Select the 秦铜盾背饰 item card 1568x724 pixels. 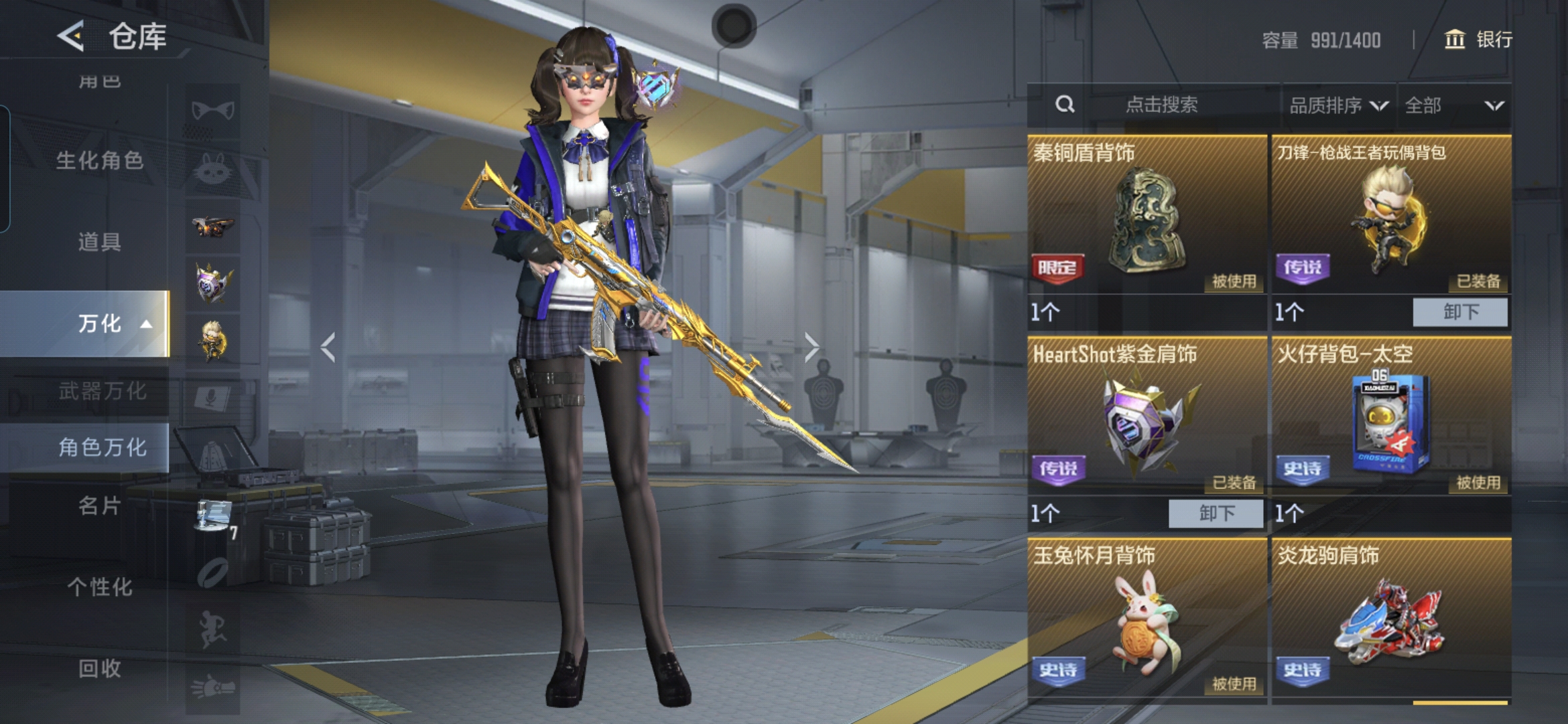(1147, 215)
